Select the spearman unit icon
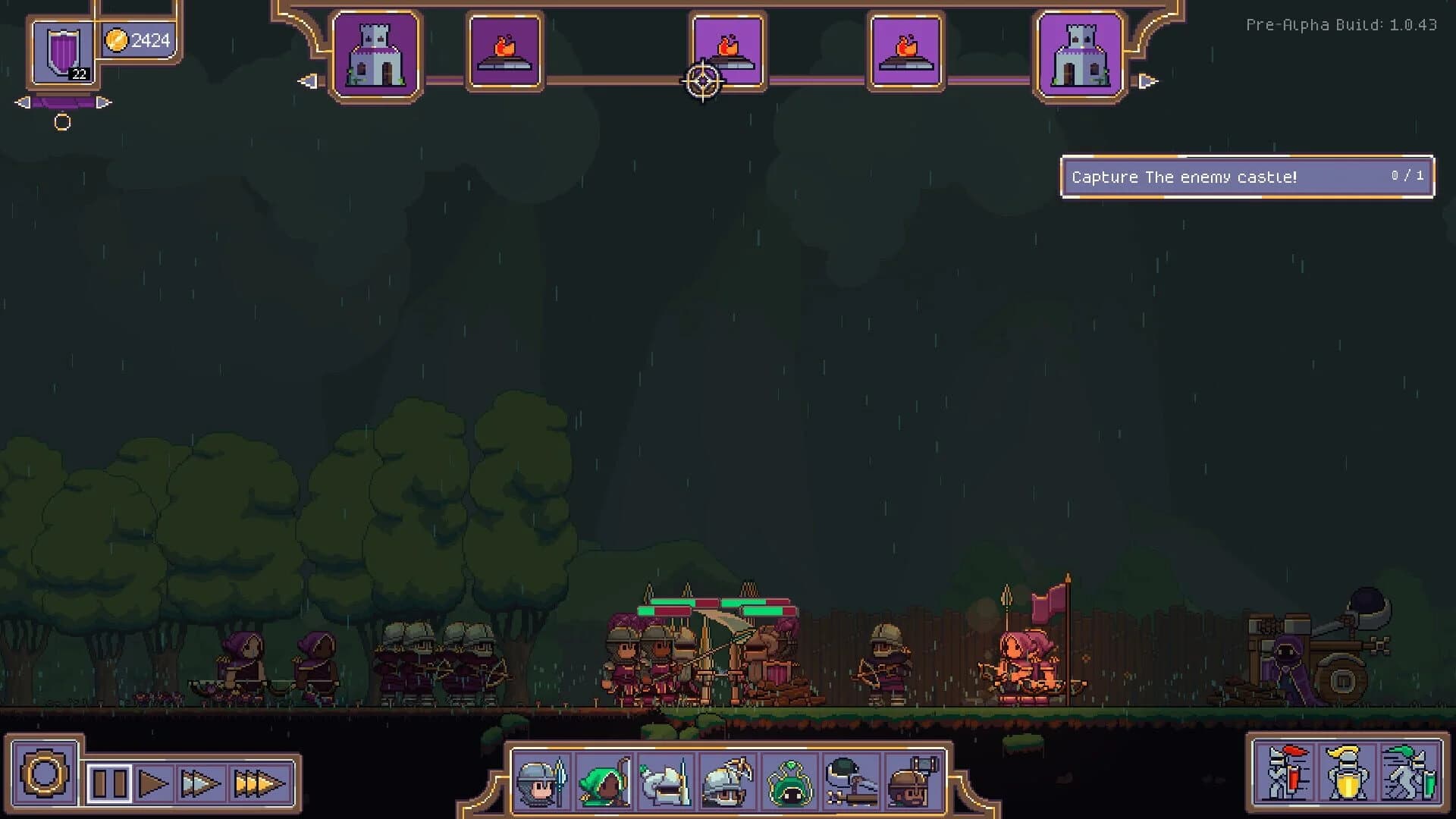 click(541, 781)
